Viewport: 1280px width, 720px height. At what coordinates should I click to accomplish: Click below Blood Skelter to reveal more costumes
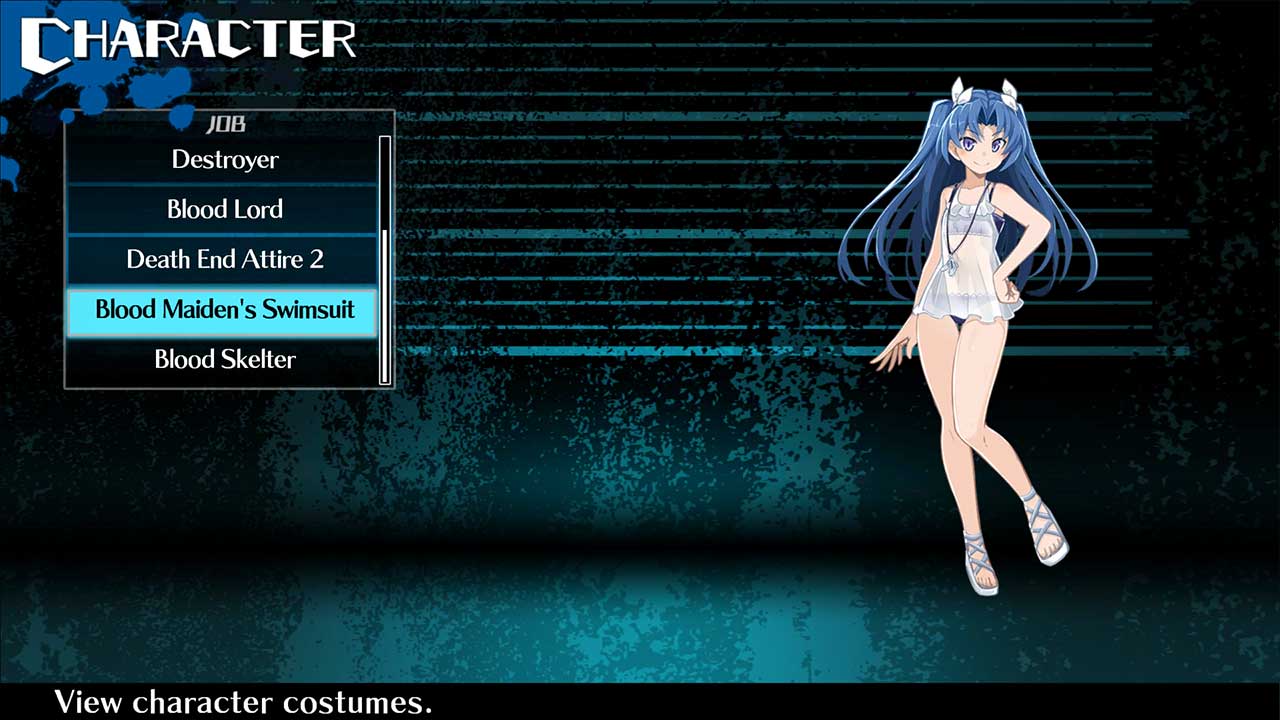click(224, 380)
